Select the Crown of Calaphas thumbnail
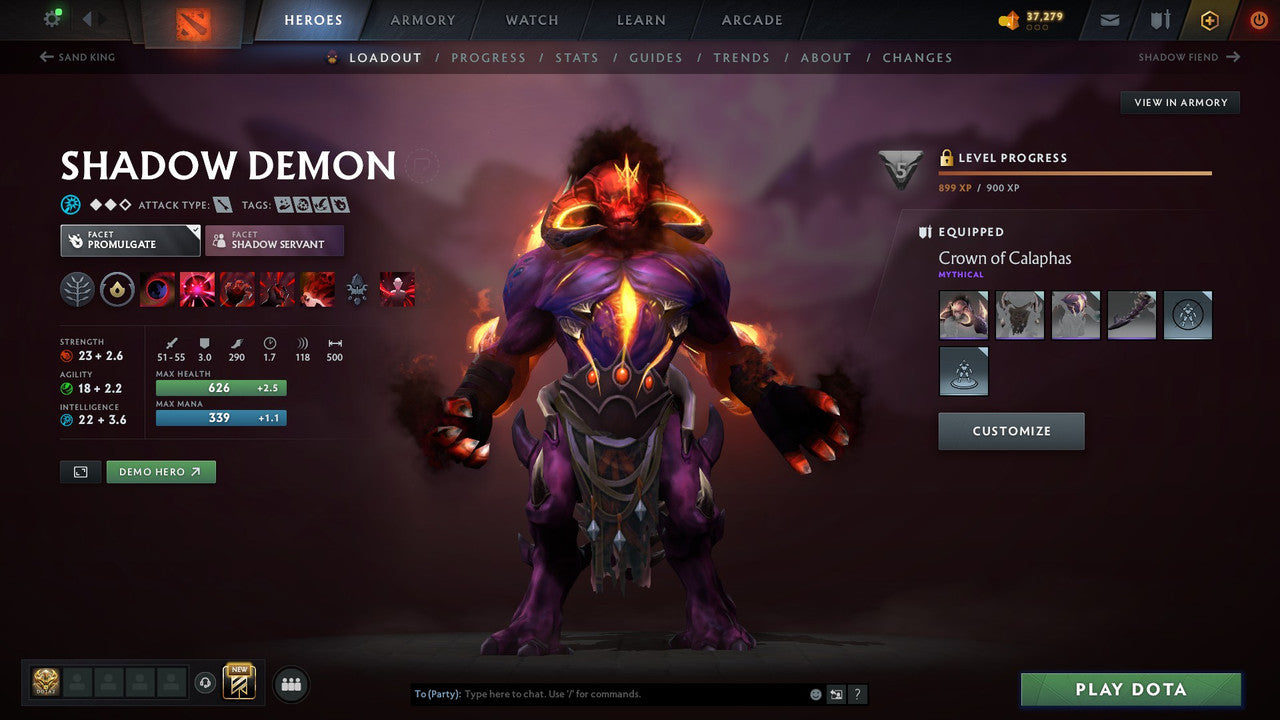1280x720 pixels. [963, 314]
